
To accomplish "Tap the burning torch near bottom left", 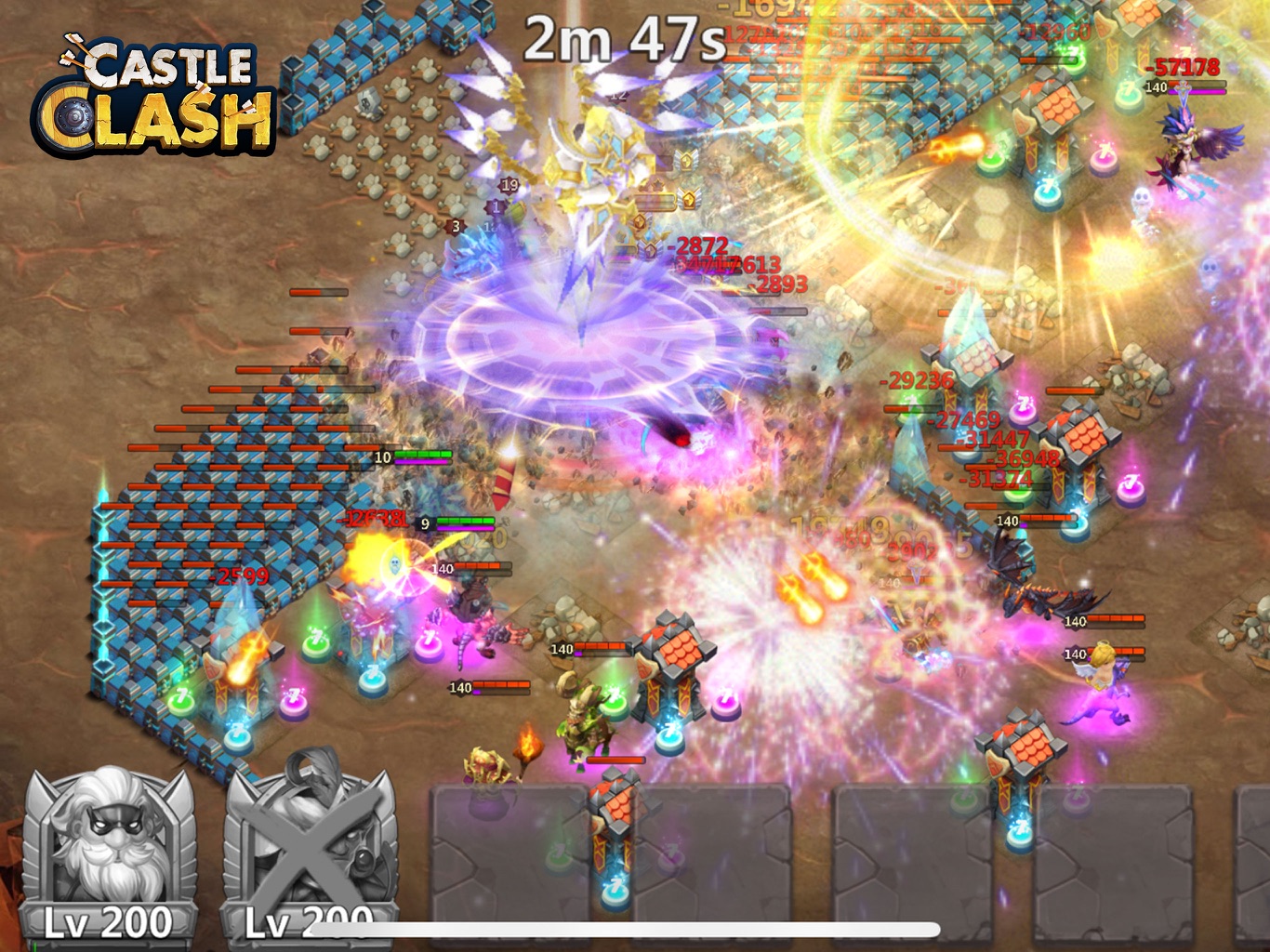I will (525, 744).
